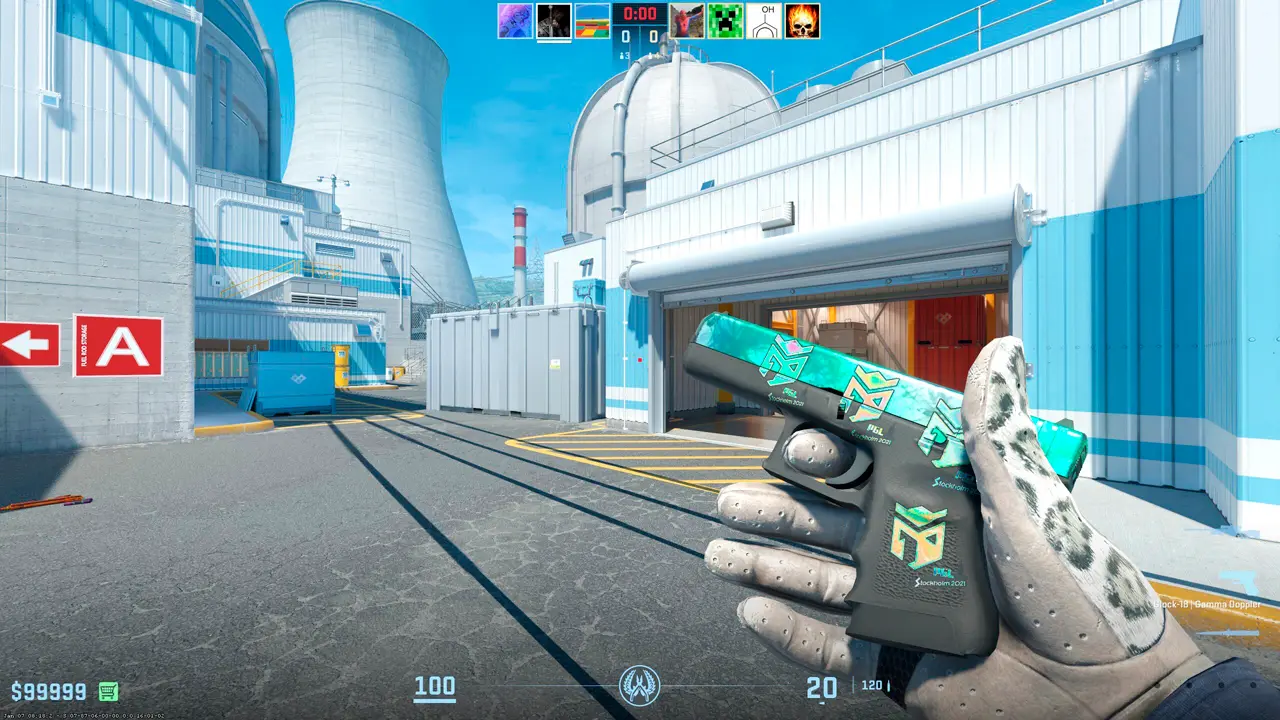The image size is (1280, 720).
Task: Click the colorful striped landscape player avatar
Action: pyautogui.click(x=591, y=21)
